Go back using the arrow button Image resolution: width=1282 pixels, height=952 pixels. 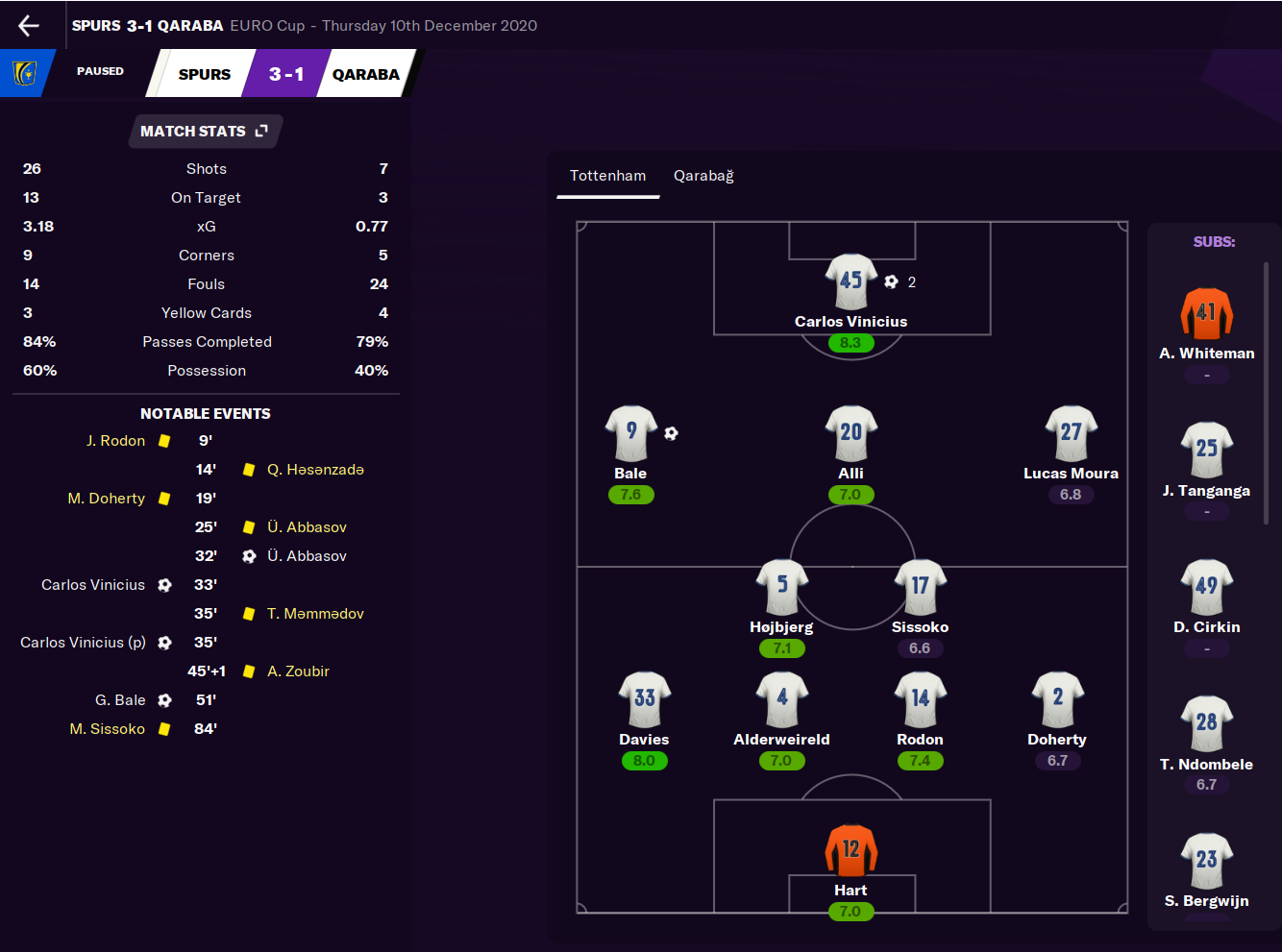[29, 26]
